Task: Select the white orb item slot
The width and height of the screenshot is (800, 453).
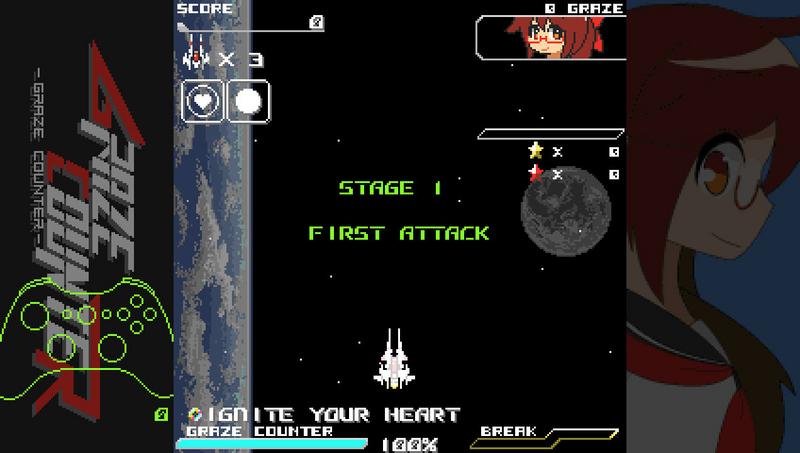Action: pyautogui.click(x=249, y=101)
